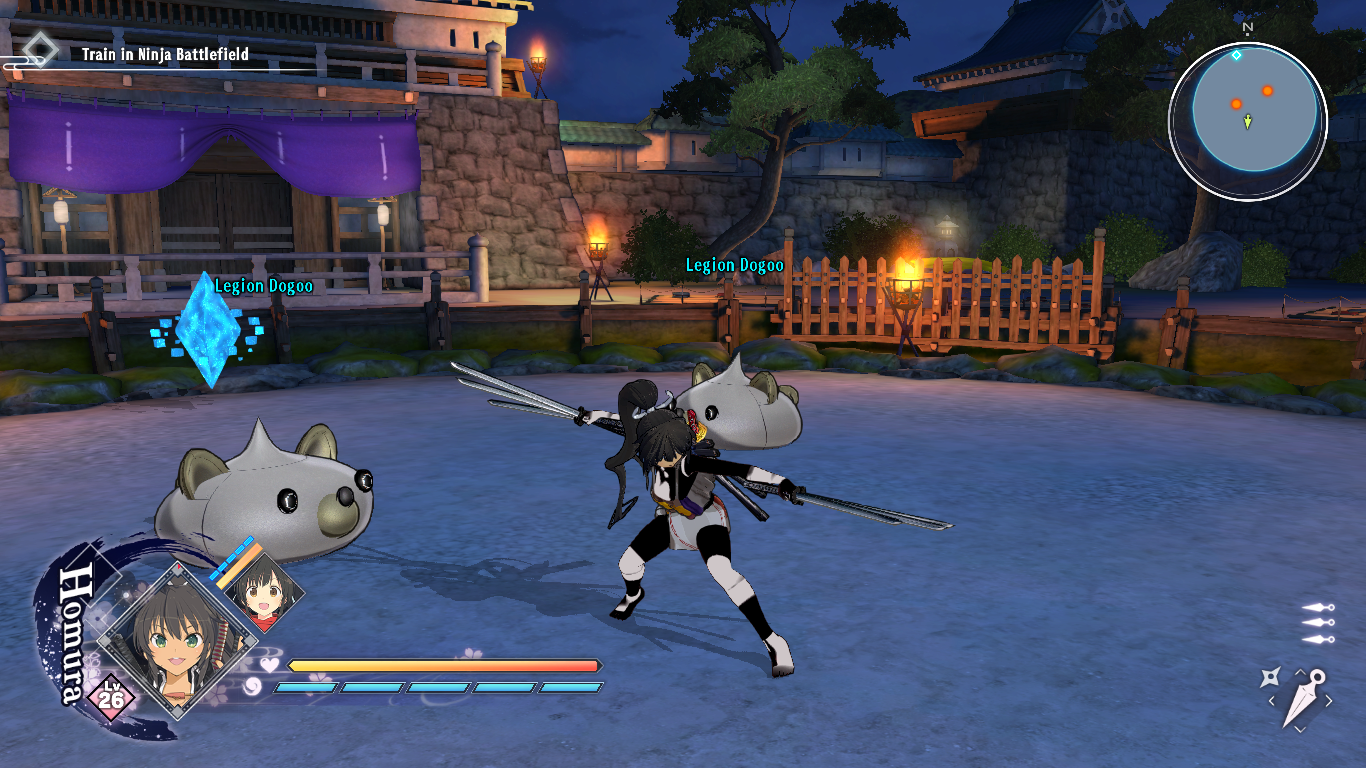Toggle the left chevron on the weapon selector
This screenshot has width=1366, height=768.
pyautogui.click(x=1273, y=700)
